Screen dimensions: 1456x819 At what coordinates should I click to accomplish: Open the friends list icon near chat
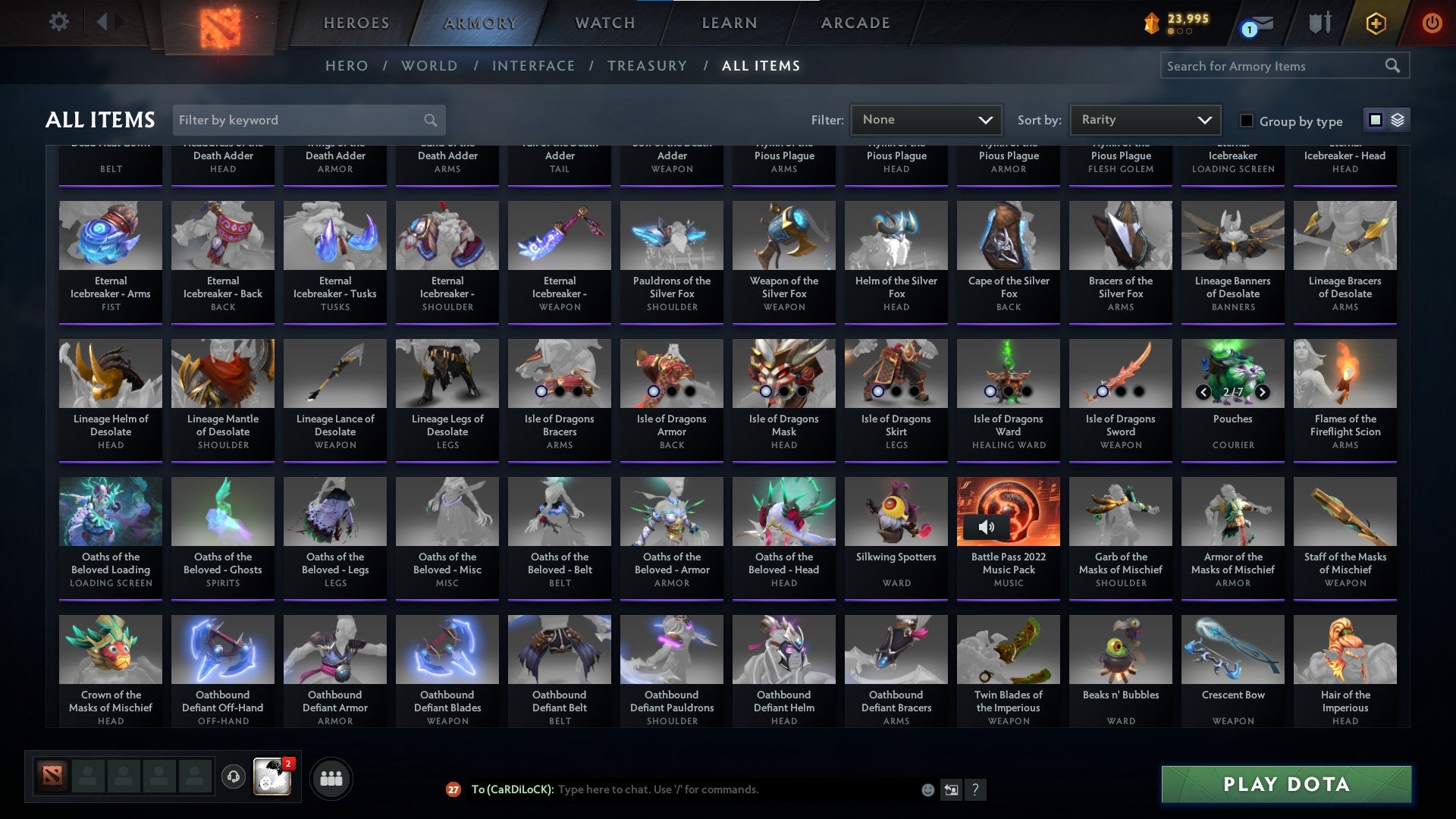pos(331,777)
